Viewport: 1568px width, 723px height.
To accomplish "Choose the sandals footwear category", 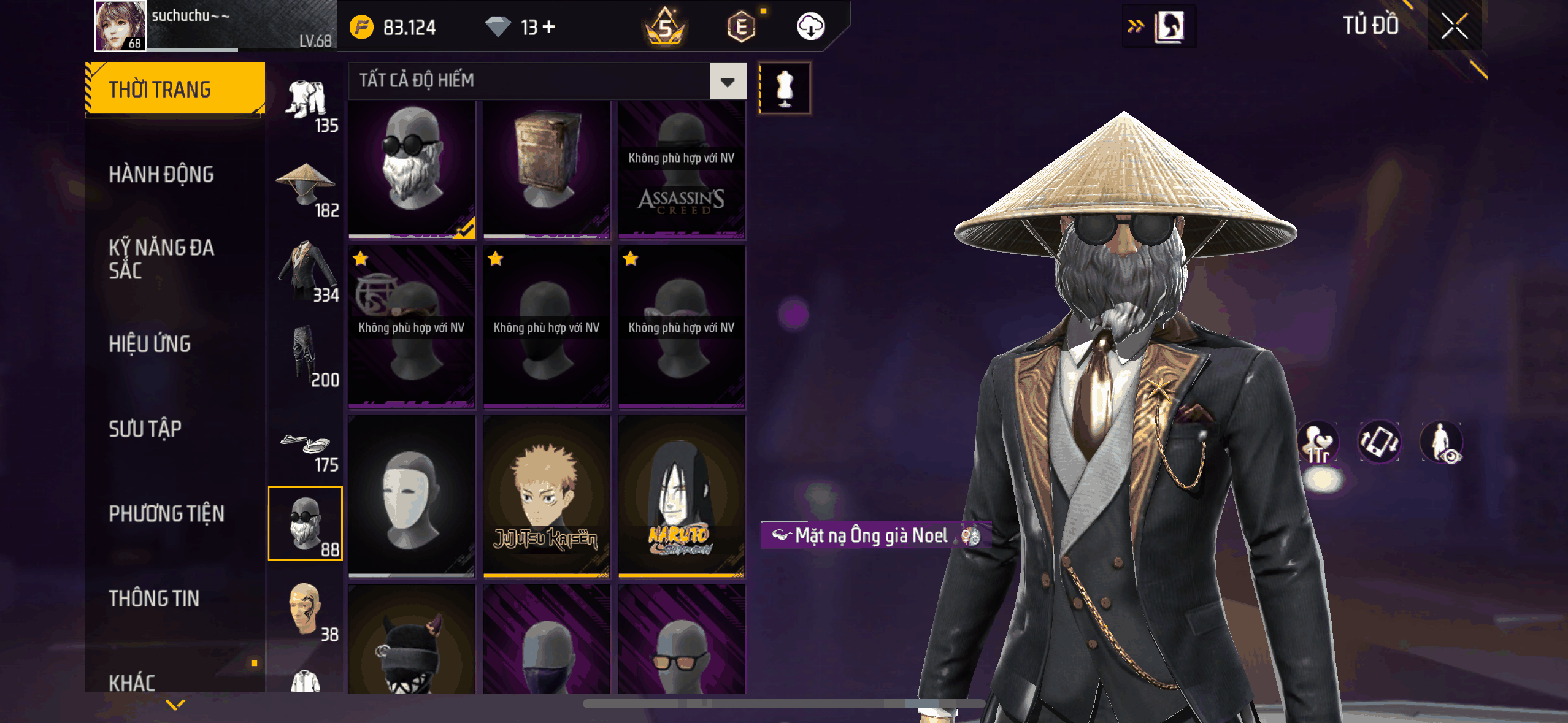I will click(306, 447).
